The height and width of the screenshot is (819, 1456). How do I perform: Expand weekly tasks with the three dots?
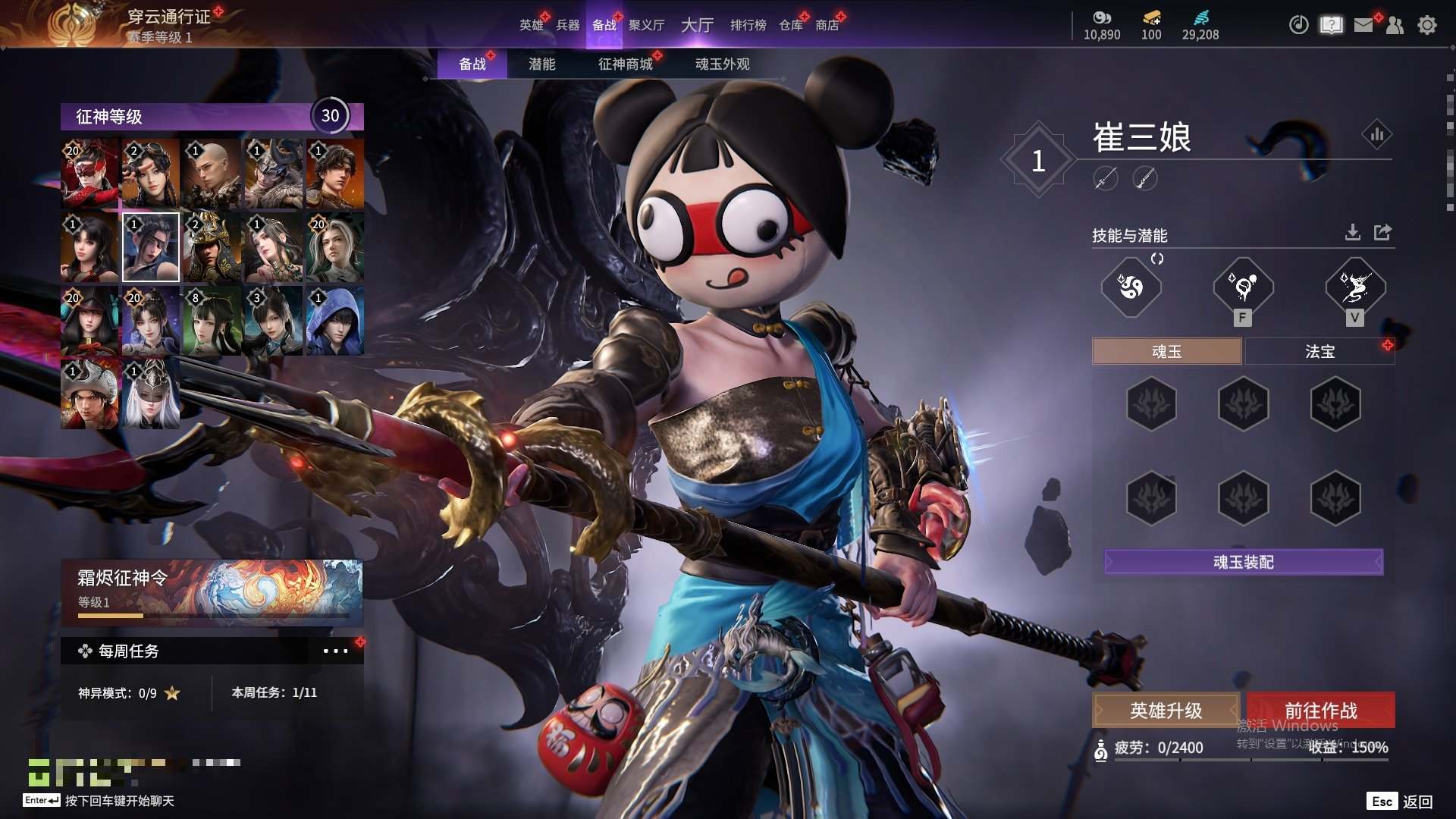tap(335, 651)
